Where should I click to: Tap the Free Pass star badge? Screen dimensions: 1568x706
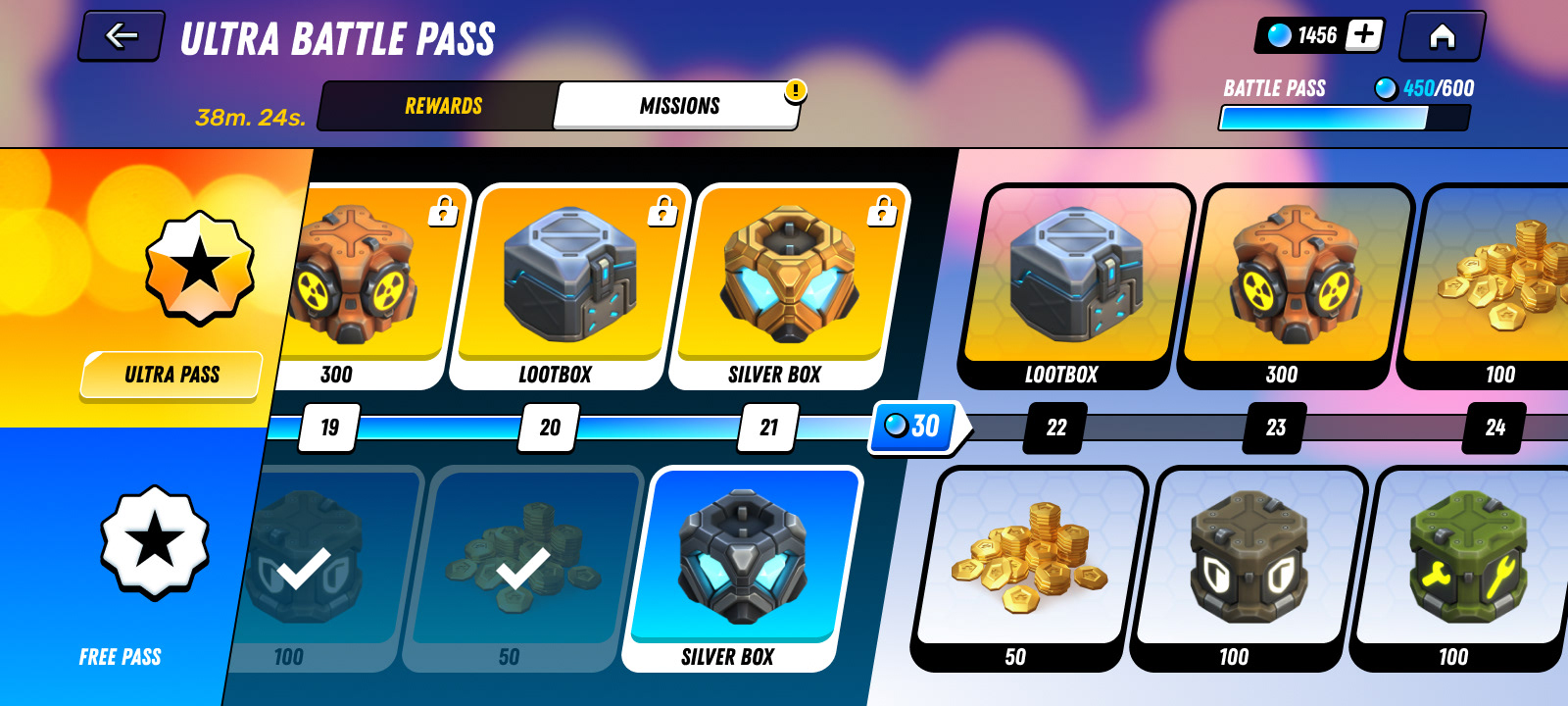[x=155, y=541]
